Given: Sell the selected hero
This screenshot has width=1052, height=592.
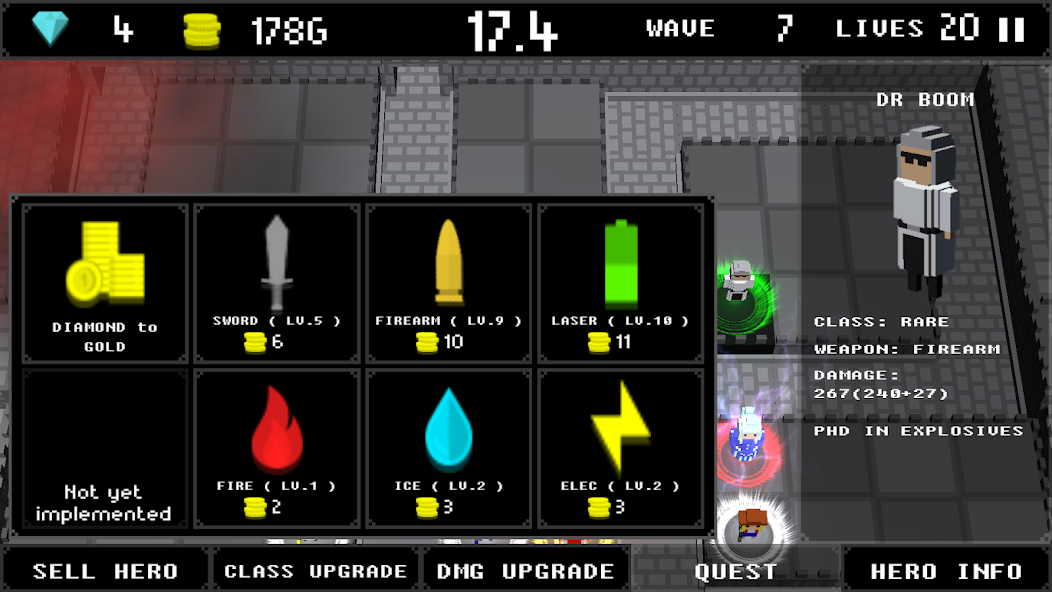Looking at the screenshot, I should pos(105,571).
